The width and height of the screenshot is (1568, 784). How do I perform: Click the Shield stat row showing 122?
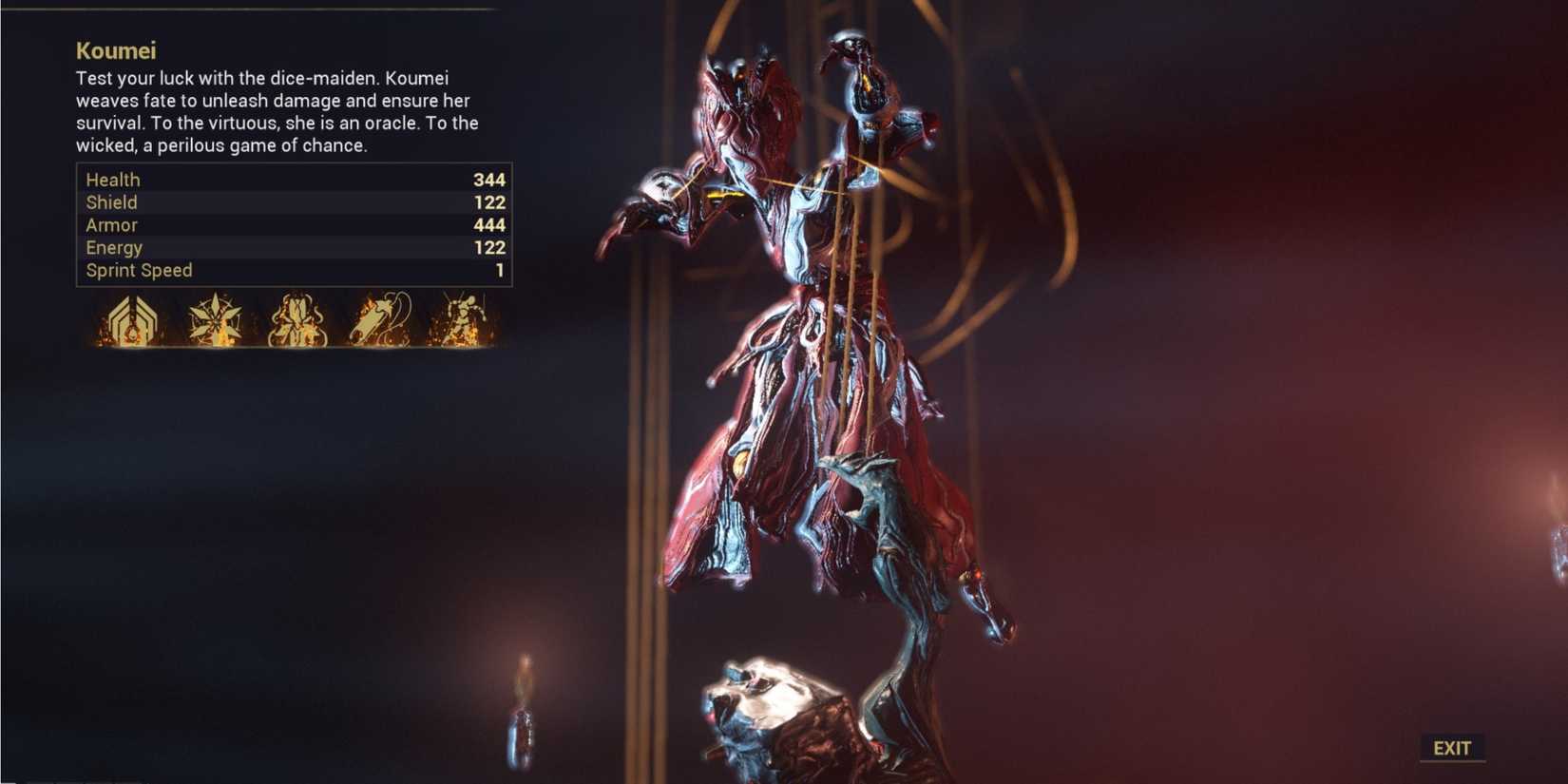point(285,202)
